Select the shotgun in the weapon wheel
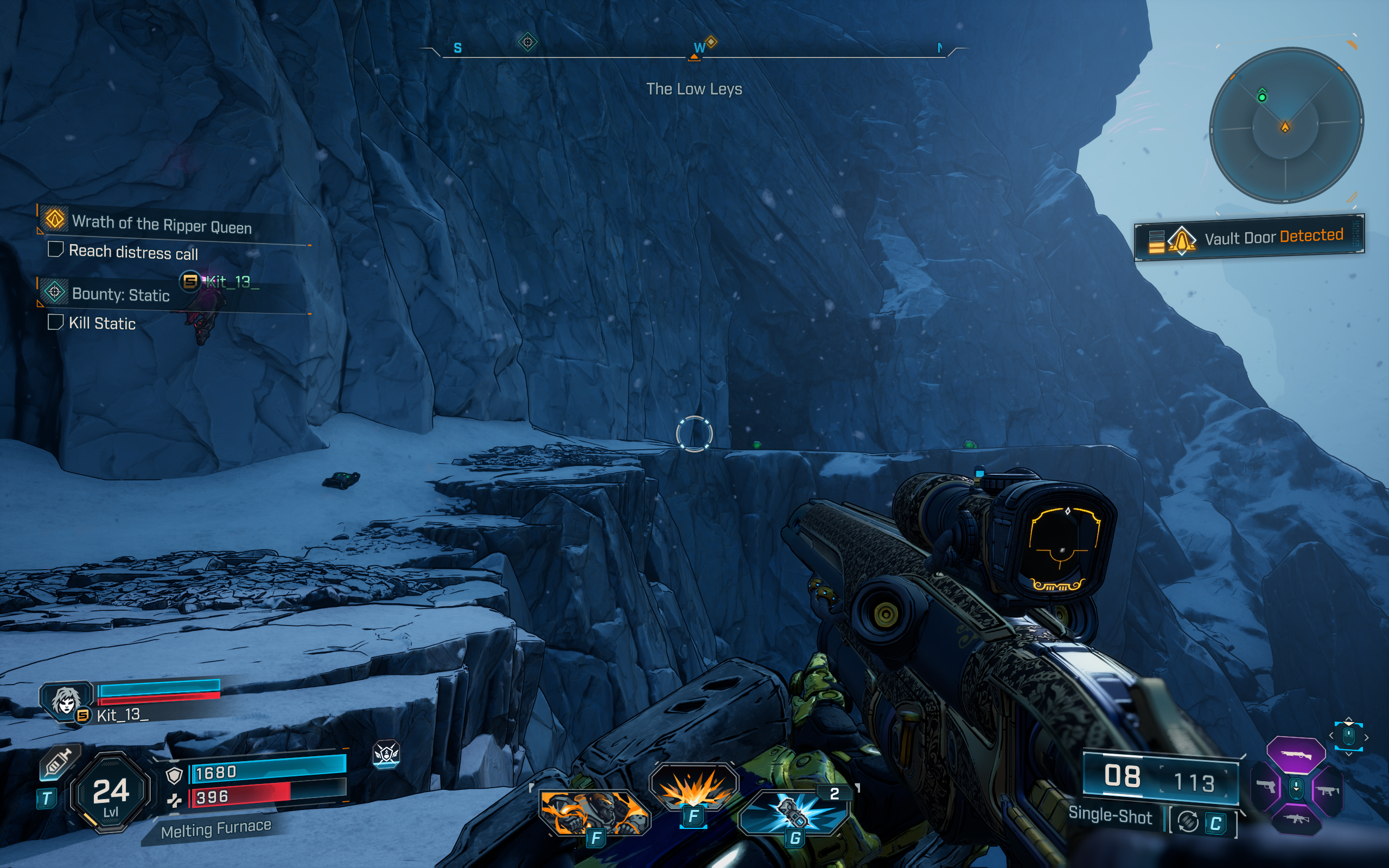This screenshot has height=868, width=1389. [1297, 755]
